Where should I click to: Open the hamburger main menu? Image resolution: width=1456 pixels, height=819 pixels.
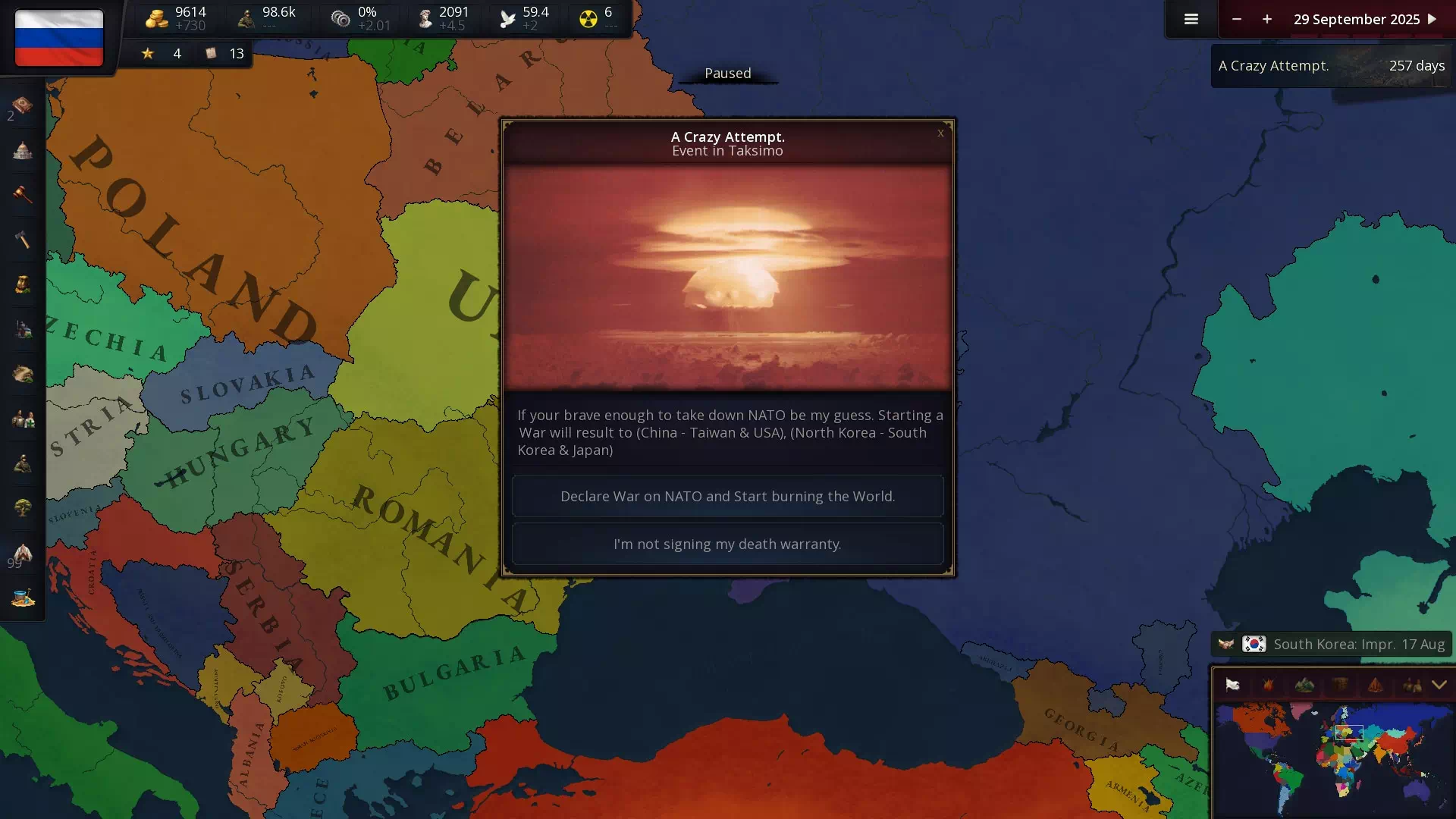[x=1191, y=19]
